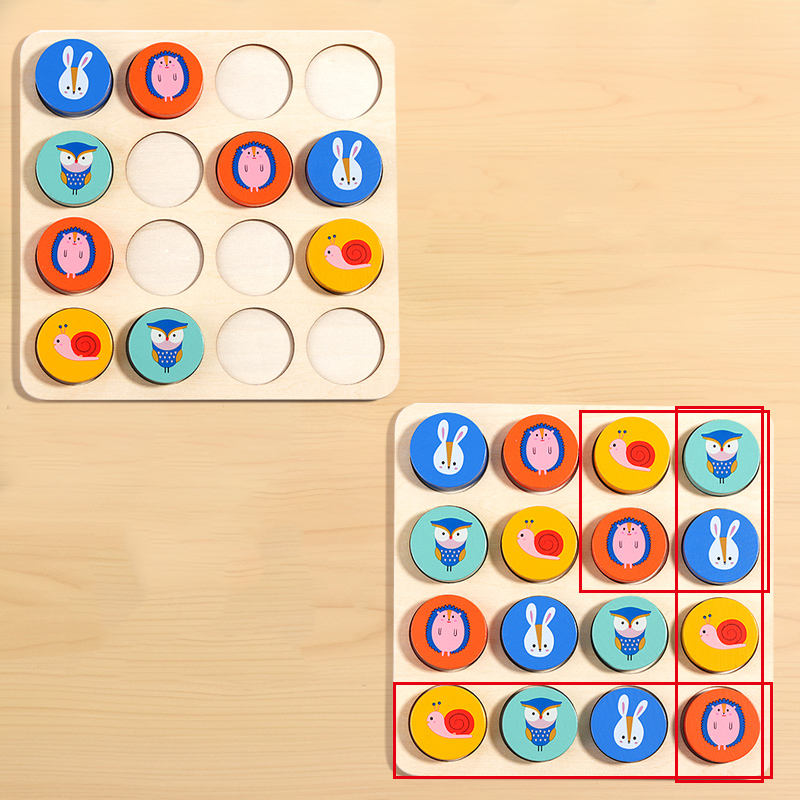800x800 pixels.
Task: Choose the unfinished board's rabbit left of a hedgehog
Action: pos(74,76)
